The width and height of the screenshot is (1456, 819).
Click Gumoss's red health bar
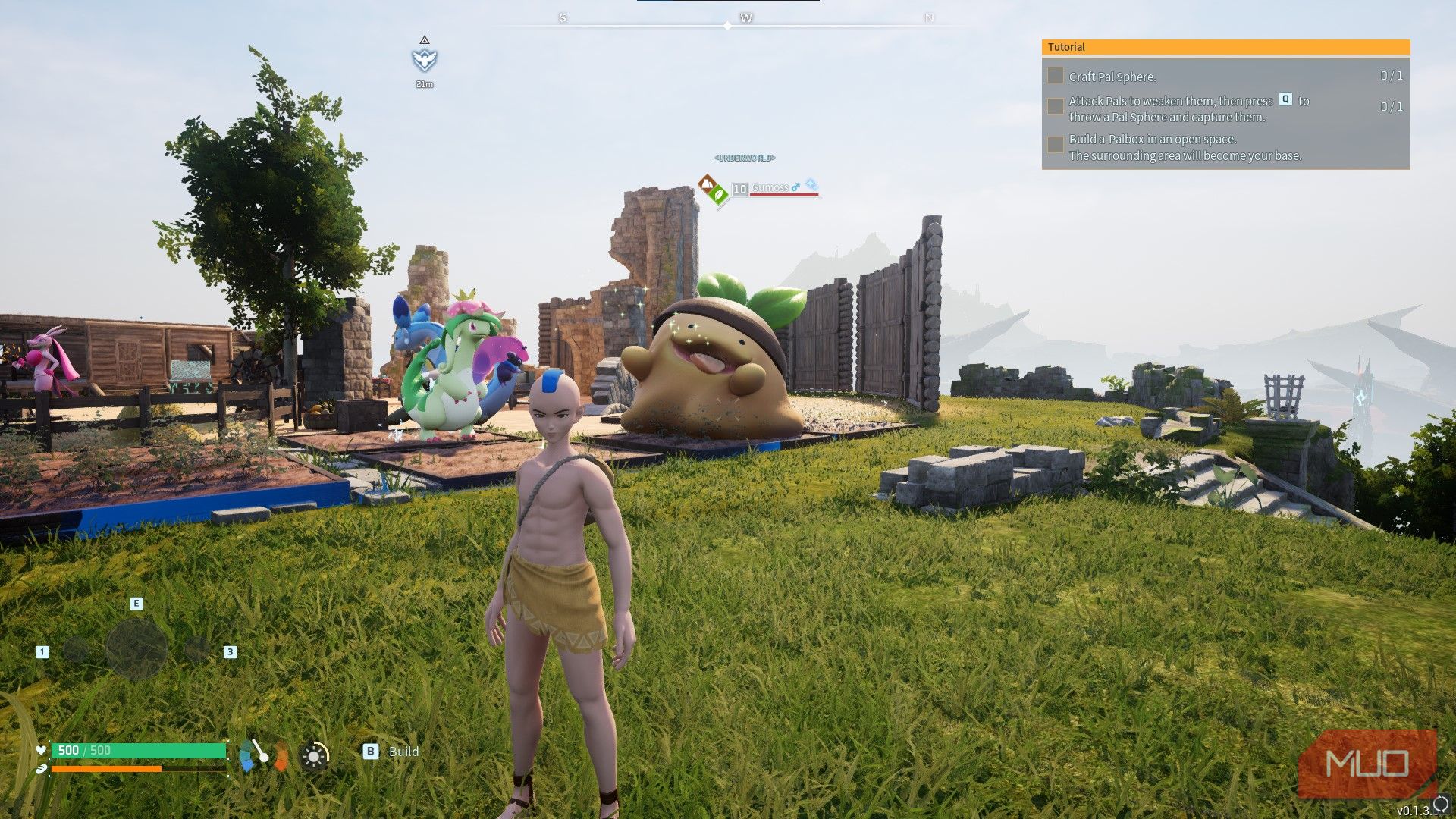(783, 196)
